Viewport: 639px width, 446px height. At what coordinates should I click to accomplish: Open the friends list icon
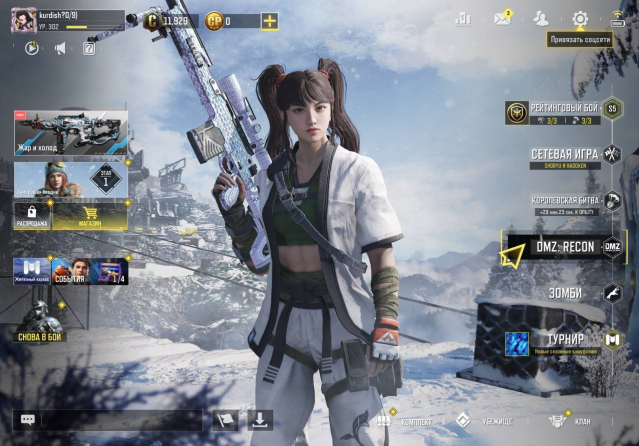(x=541, y=19)
